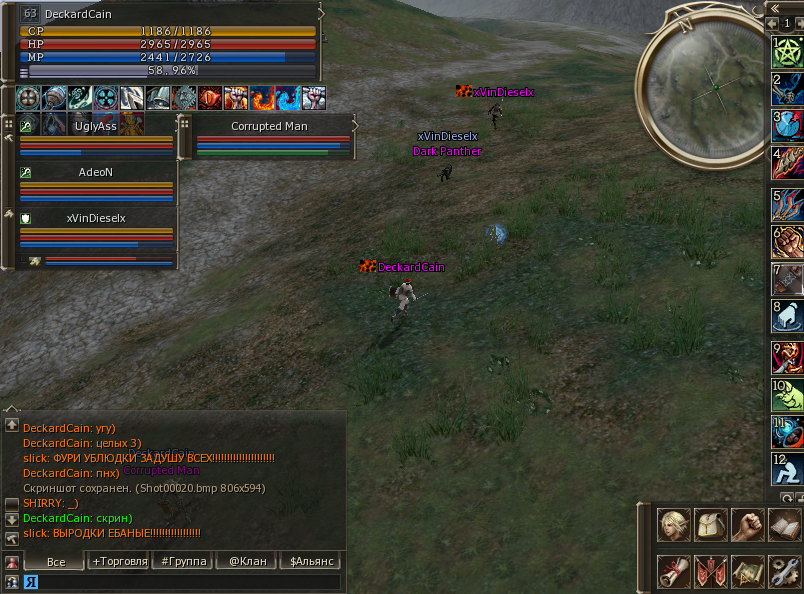Switch to the +Торговля chat tab
This screenshot has width=804, height=594.
tap(120, 561)
